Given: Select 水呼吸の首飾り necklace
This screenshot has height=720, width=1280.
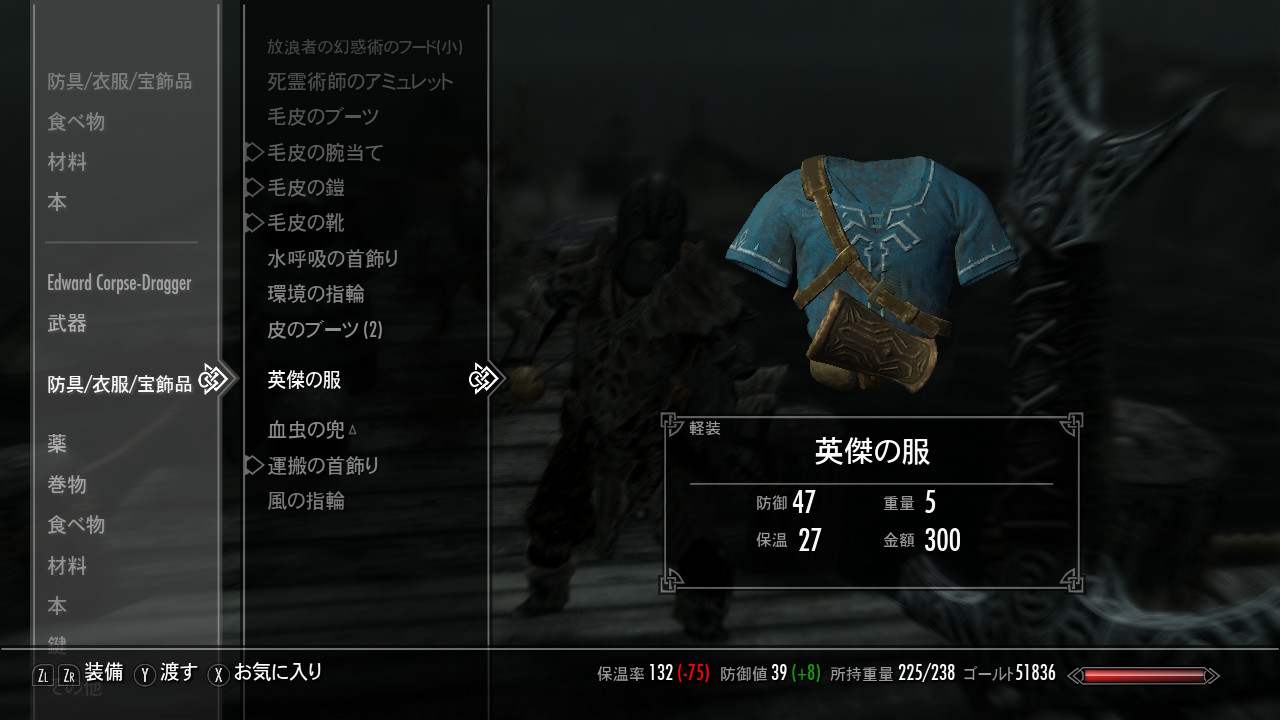Looking at the screenshot, I should tap(333, 259).
